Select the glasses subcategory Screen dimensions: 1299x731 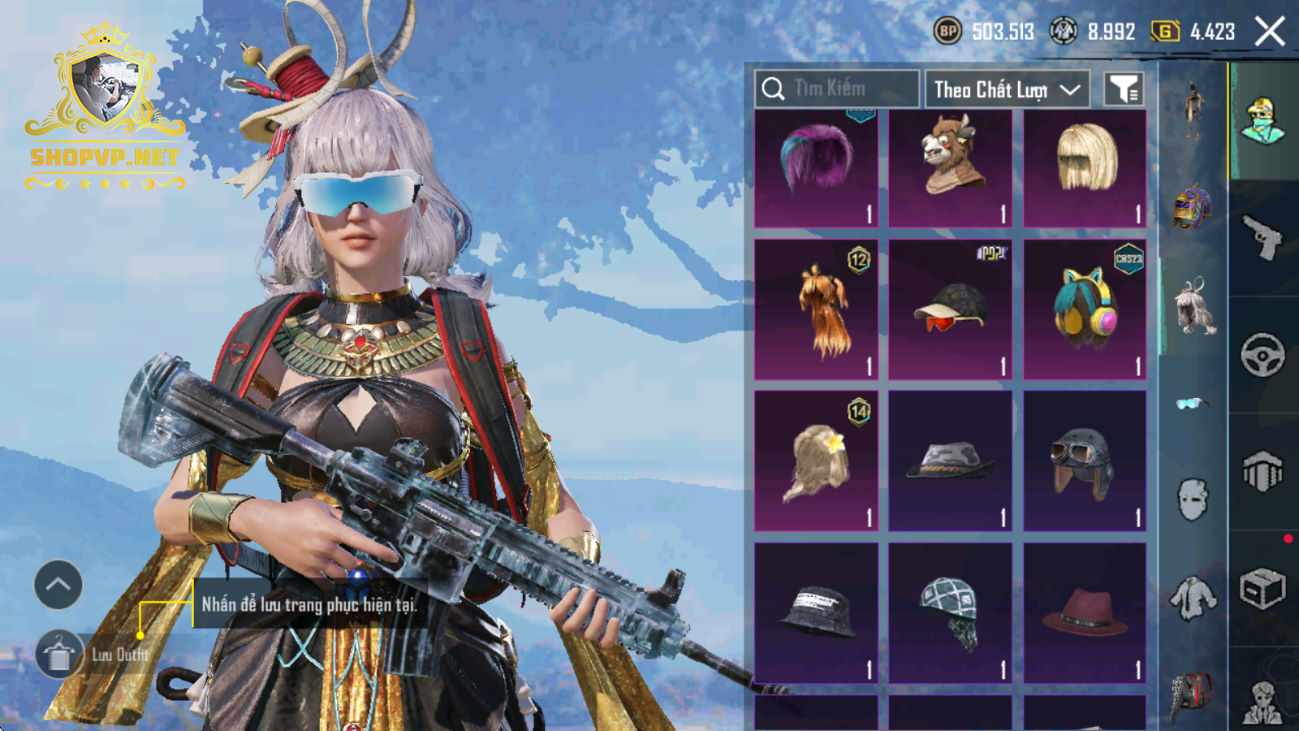(x=1192, y=403)
